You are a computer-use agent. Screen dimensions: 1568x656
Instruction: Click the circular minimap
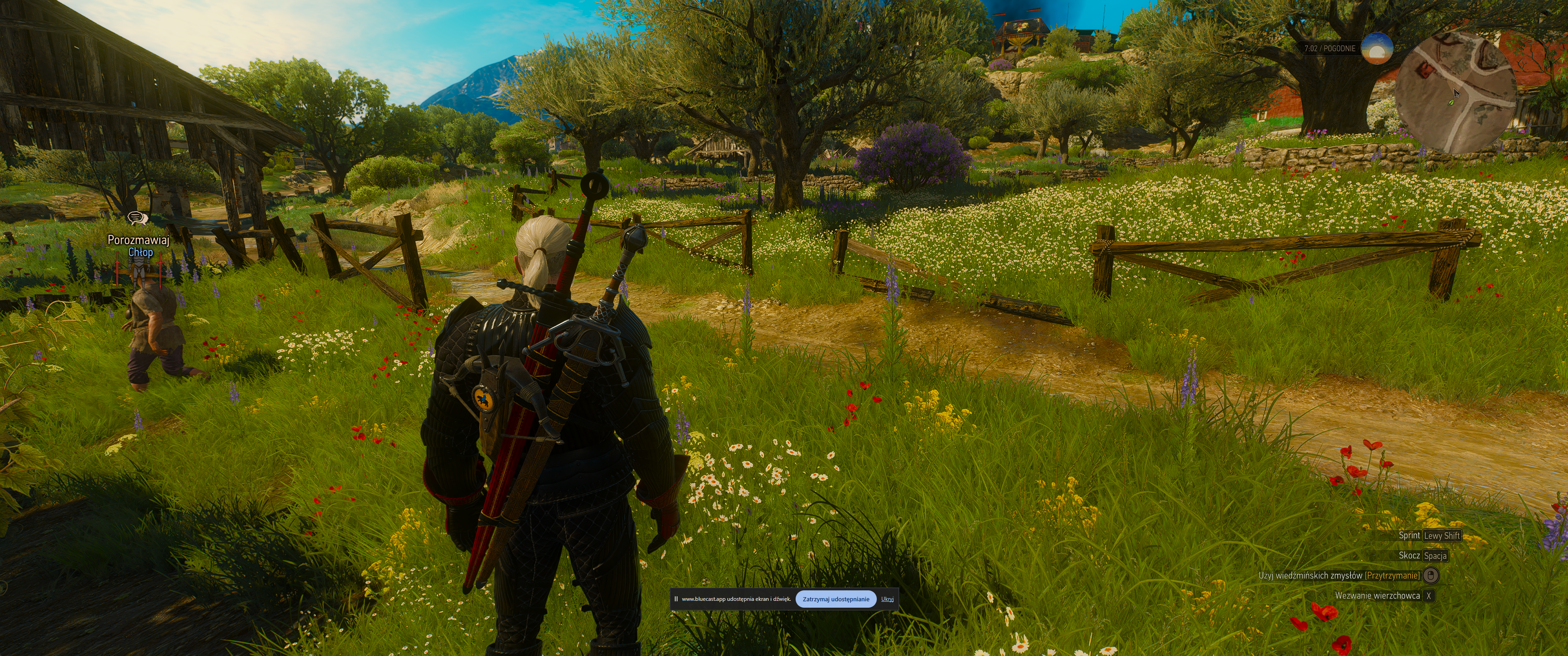coord(1454,93)
